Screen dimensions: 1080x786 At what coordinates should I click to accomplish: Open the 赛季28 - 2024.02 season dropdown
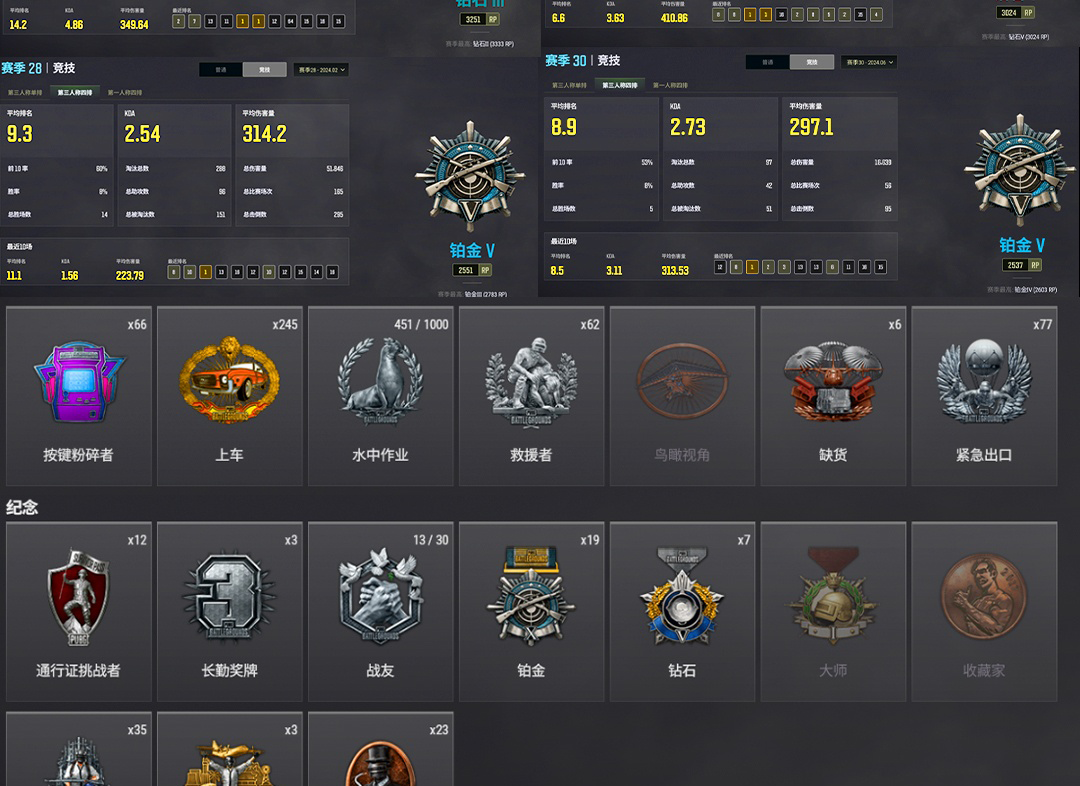click(x=319, y=70)
